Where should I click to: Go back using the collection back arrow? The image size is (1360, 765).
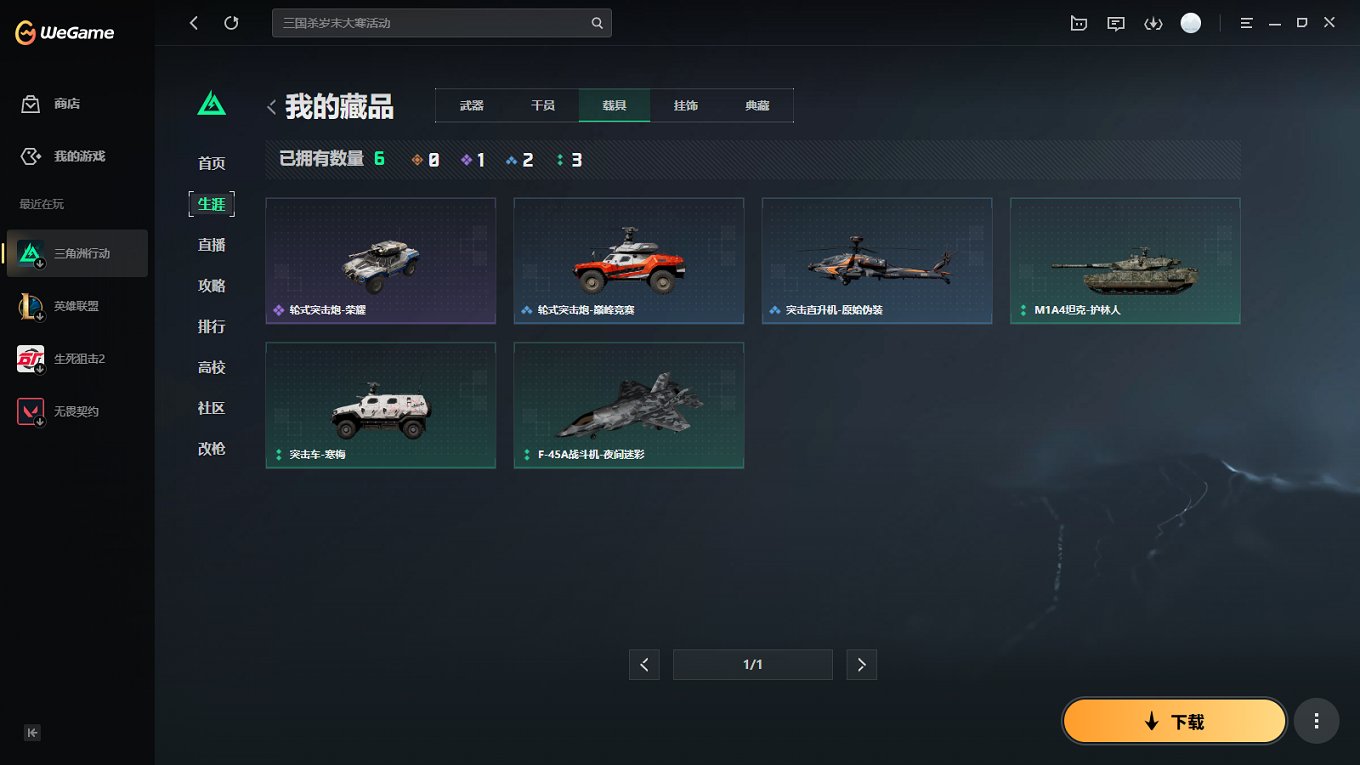[271, 106]
